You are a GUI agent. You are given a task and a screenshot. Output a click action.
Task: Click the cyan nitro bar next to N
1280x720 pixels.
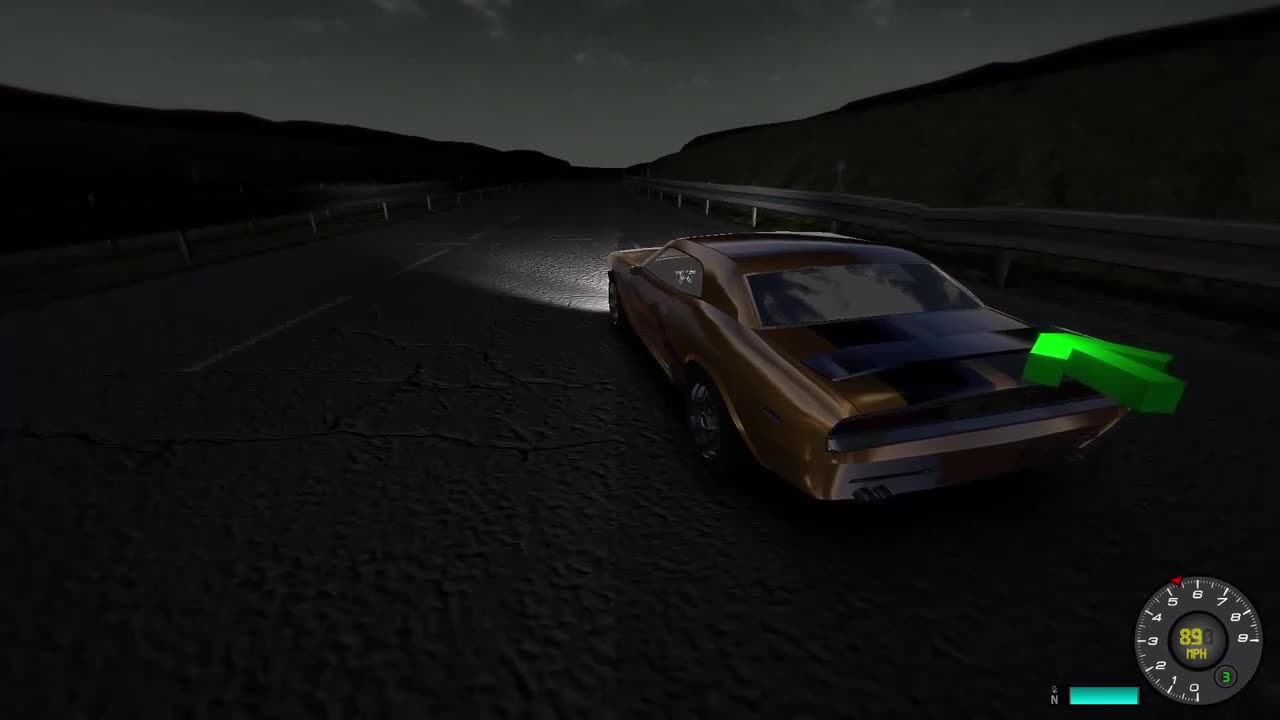(1105, 694)
